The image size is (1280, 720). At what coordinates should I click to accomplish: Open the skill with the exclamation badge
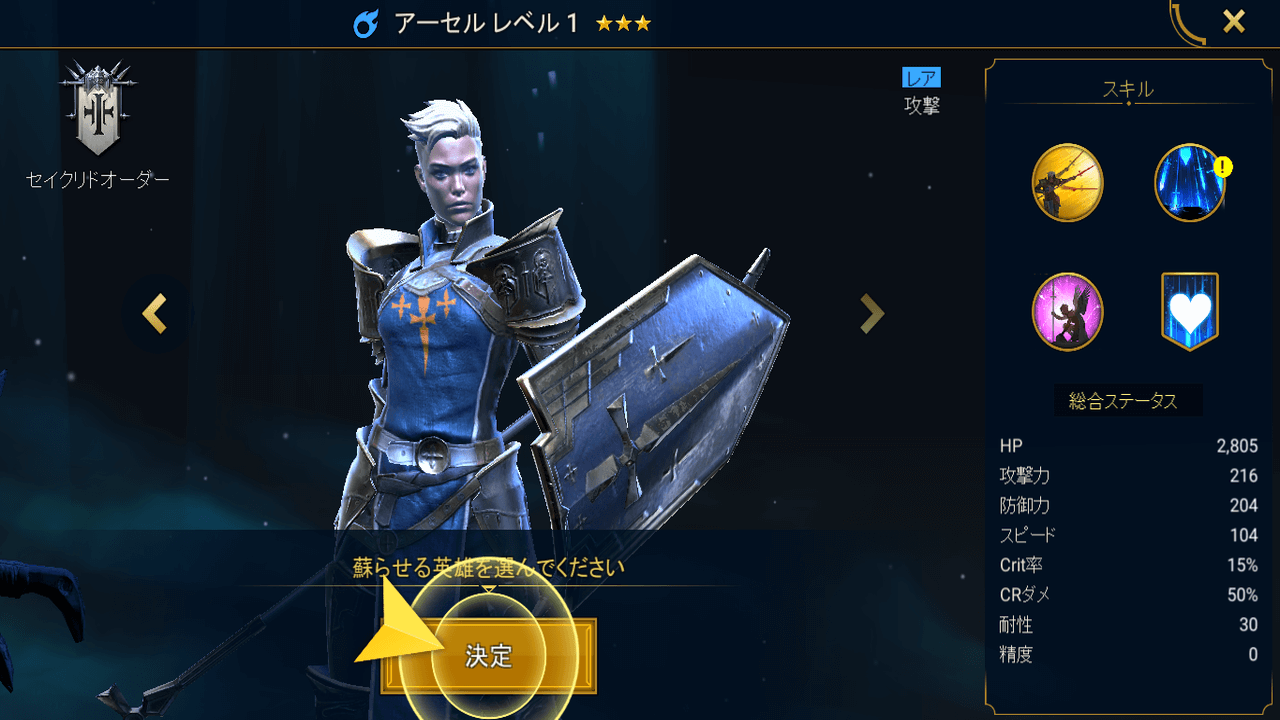[1190, 183]
